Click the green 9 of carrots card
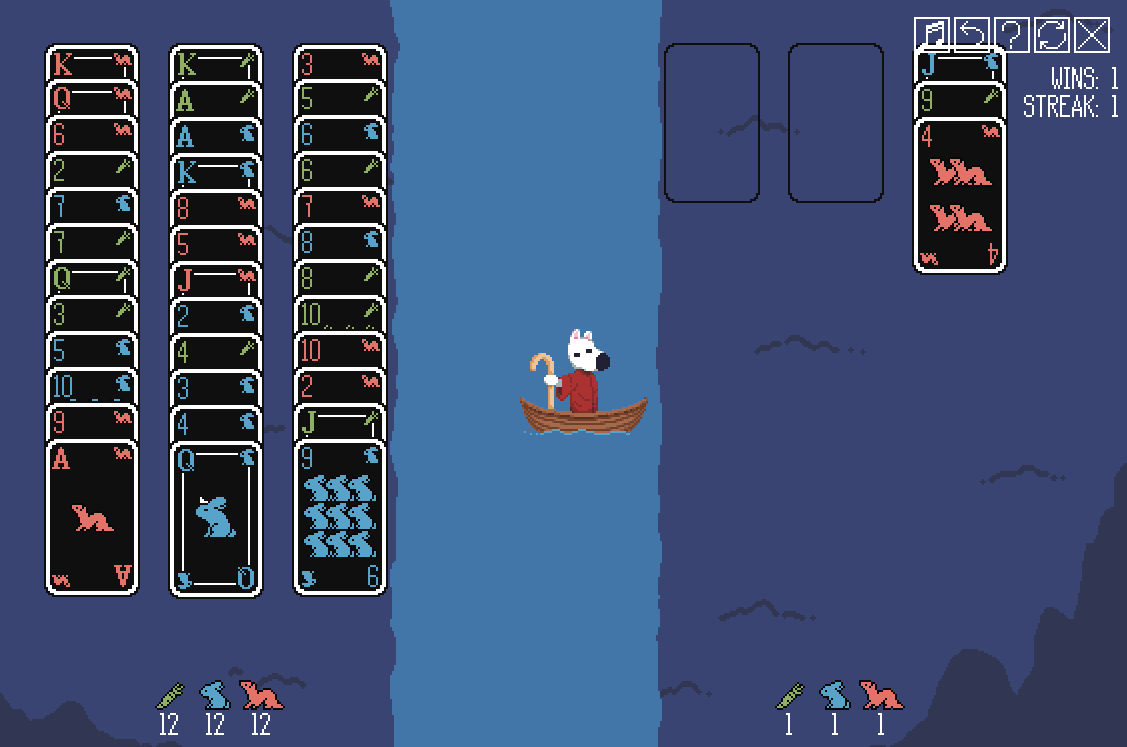1127x747 pixels. 960,100
